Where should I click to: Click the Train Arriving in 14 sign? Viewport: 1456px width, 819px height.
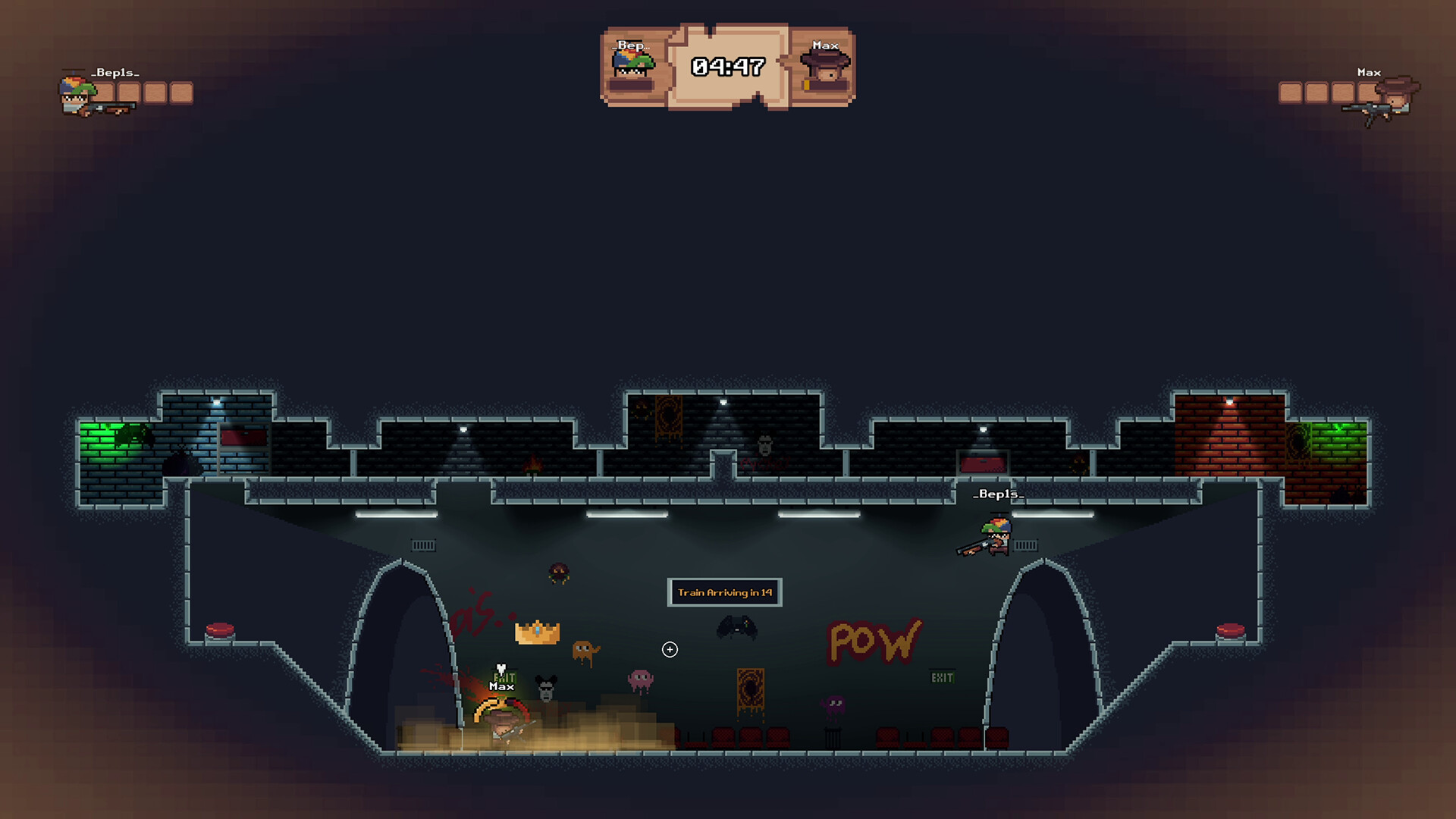(x=724, y=593)
